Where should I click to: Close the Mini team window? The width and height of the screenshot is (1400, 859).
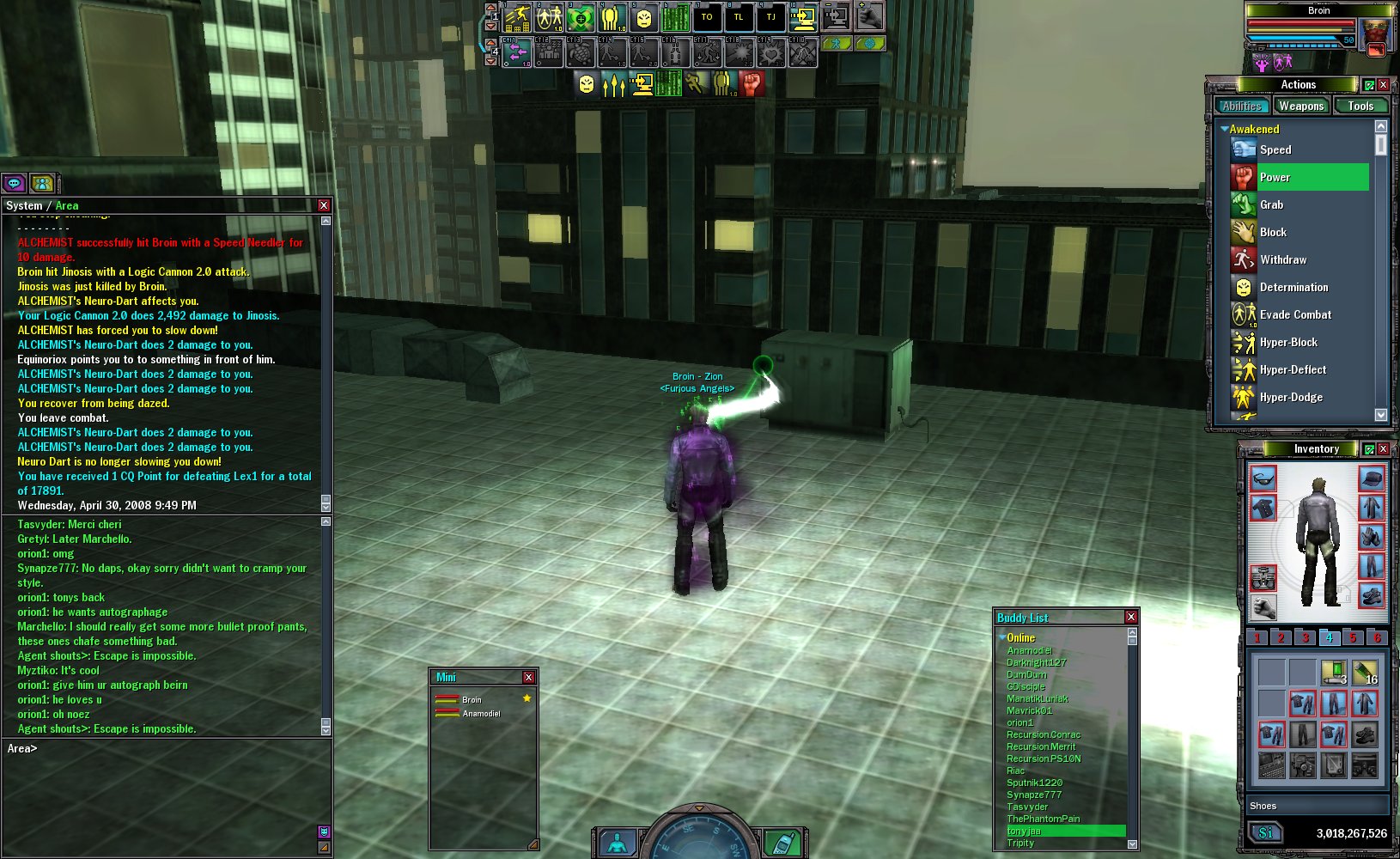tap(528, 677)
